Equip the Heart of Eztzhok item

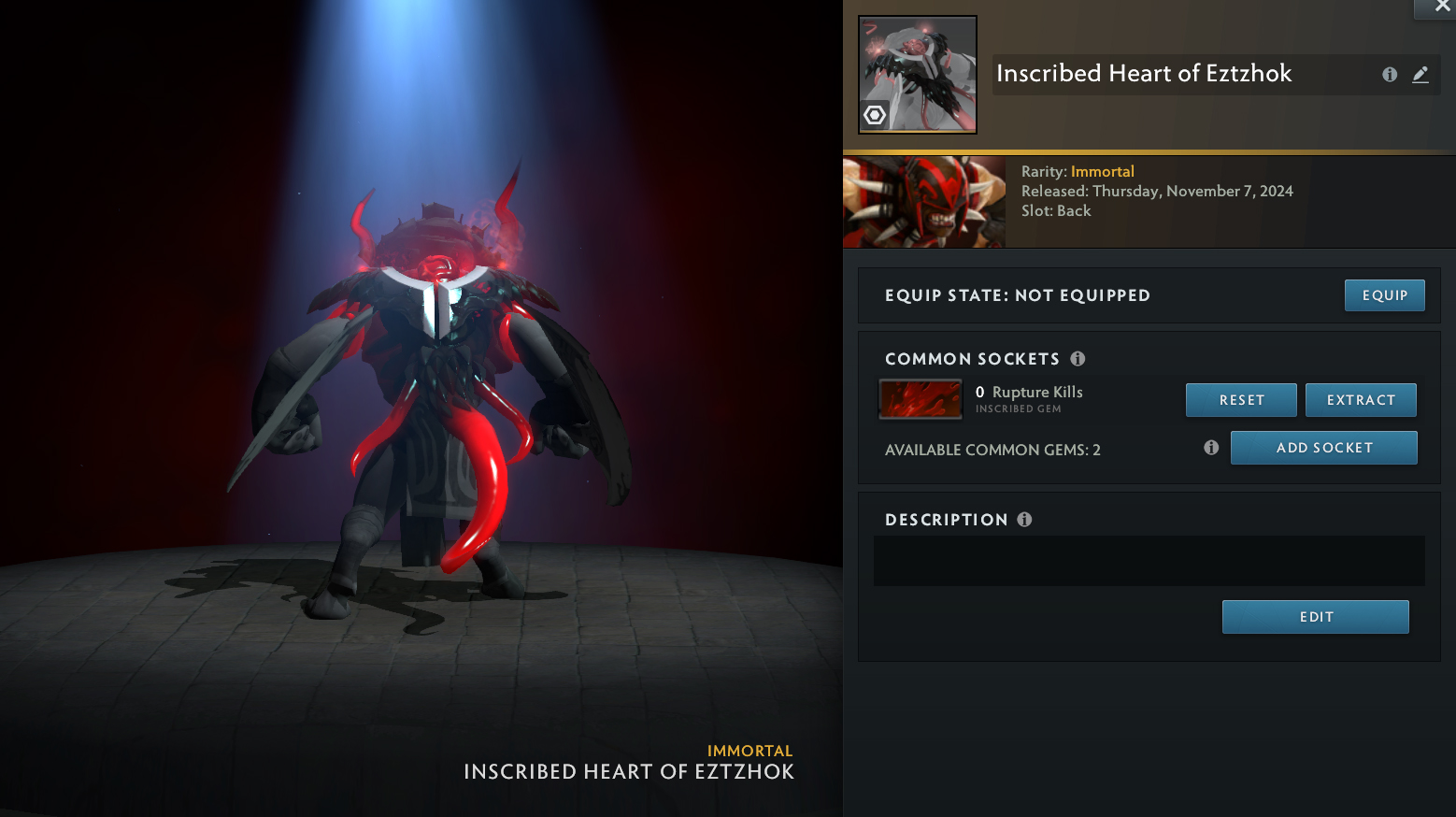coord(1384,295)
